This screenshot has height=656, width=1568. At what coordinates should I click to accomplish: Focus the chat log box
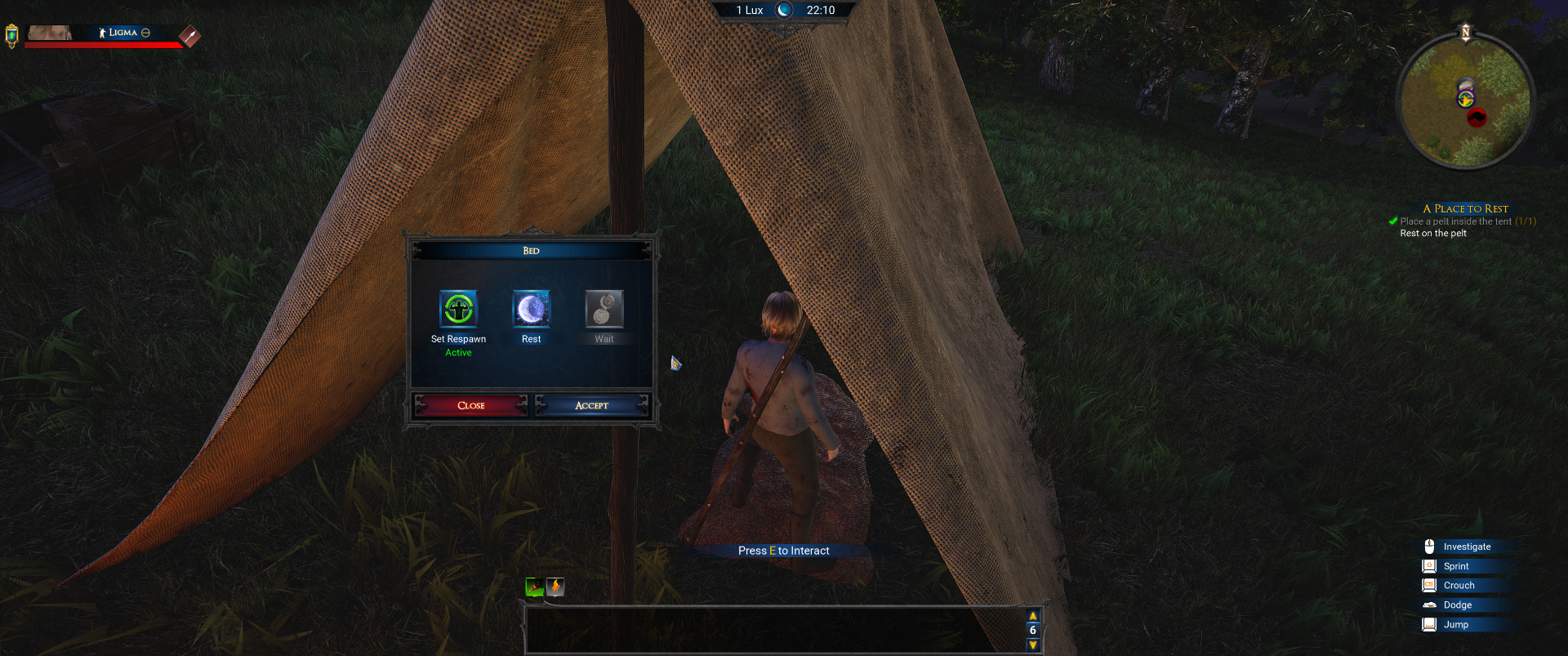pyautogui.click(x=774, y=630)
